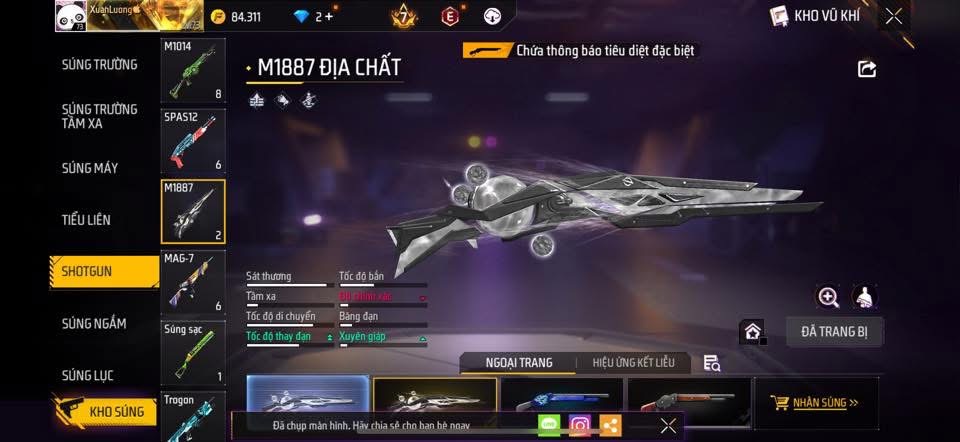Zoom in with the magnifier icon
Screen dimensions: 960x442
coord(828,297)
